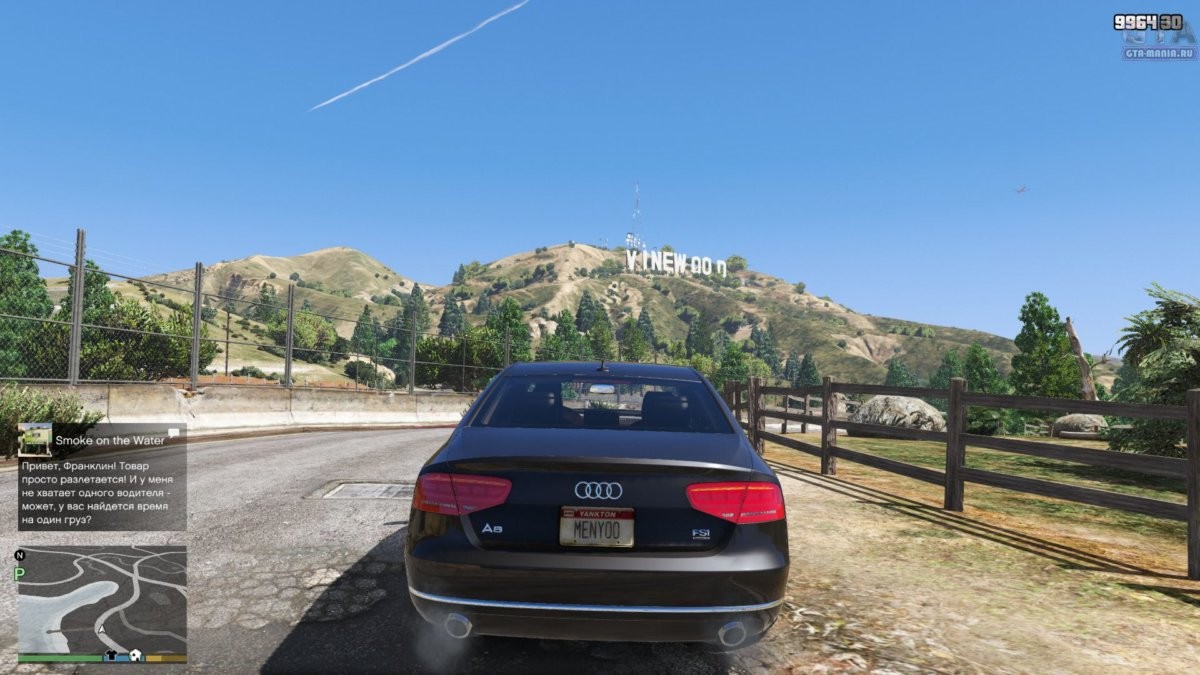Click the white player arrow on minimap
This screenshot has width=1200, height=675.
pos(101,630)
